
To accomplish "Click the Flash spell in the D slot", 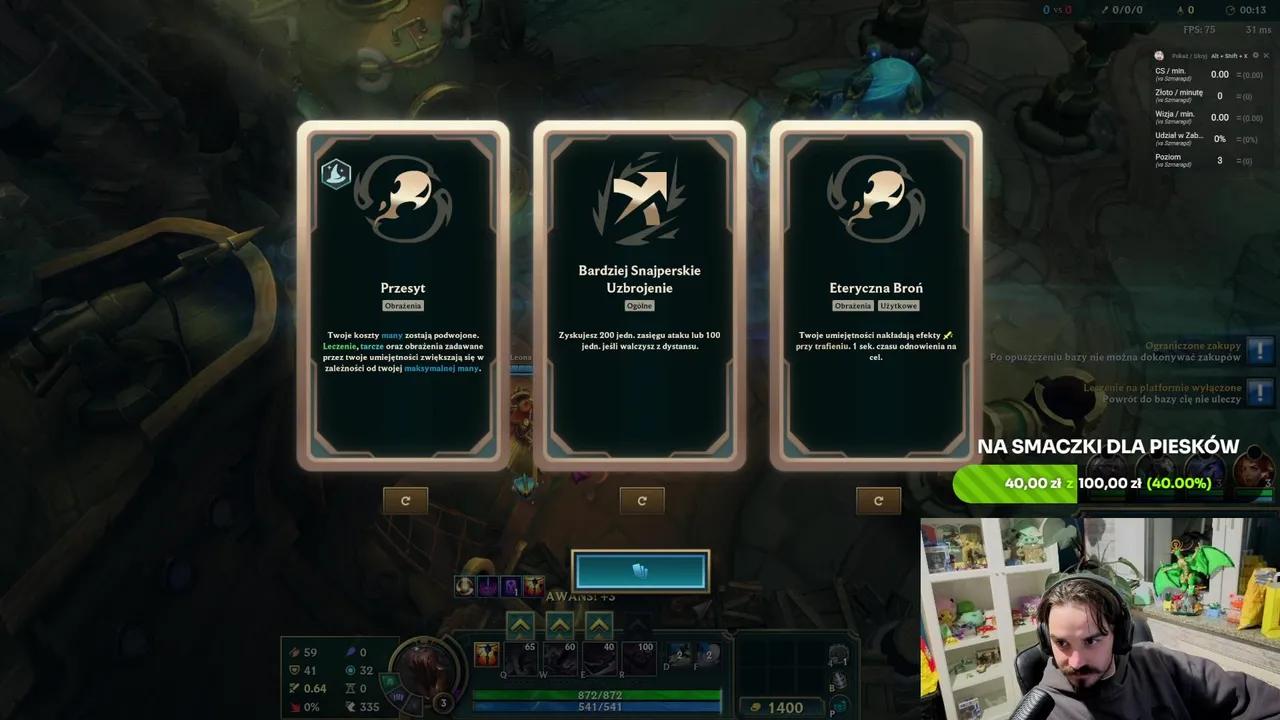I will coord(678,656).
